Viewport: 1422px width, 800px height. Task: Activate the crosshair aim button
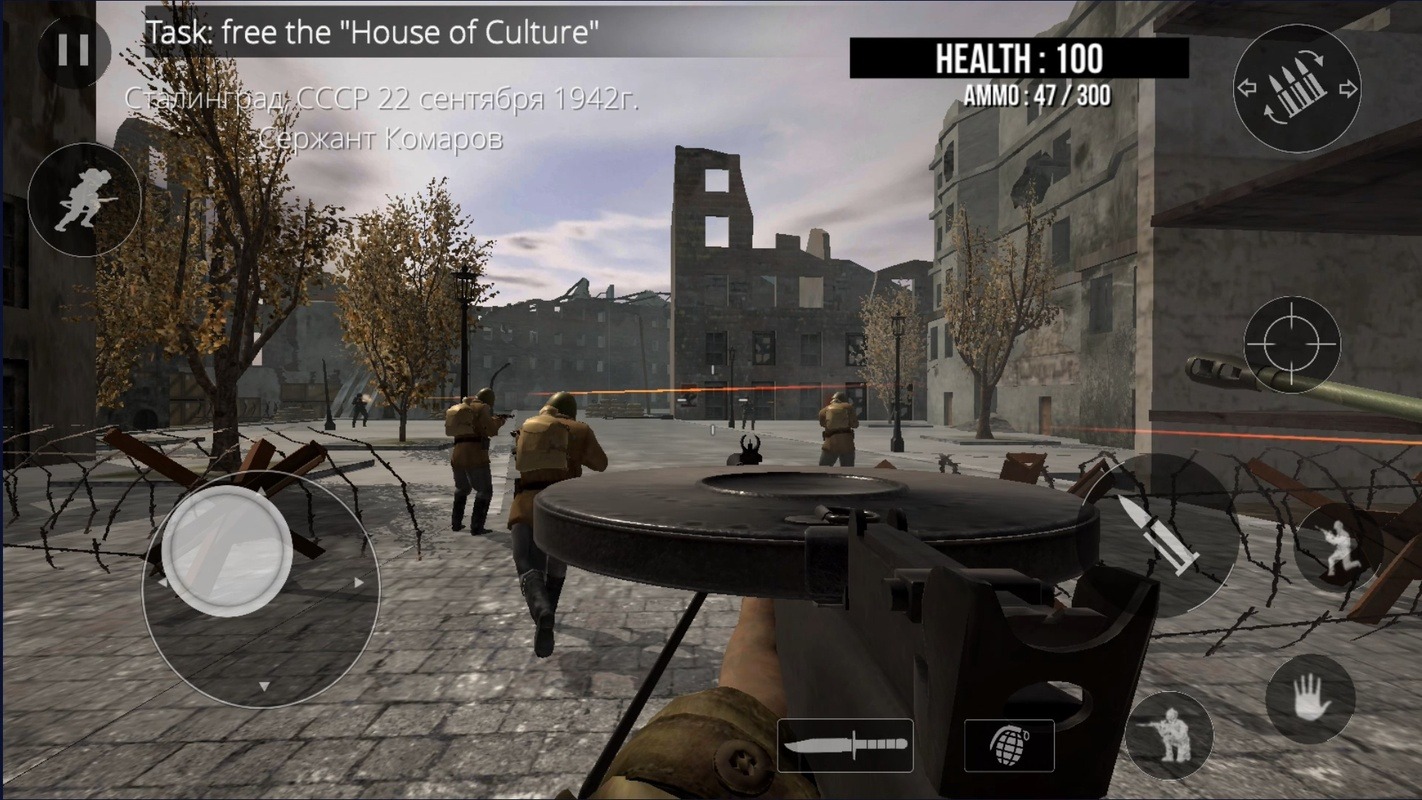coord(1292,345)
